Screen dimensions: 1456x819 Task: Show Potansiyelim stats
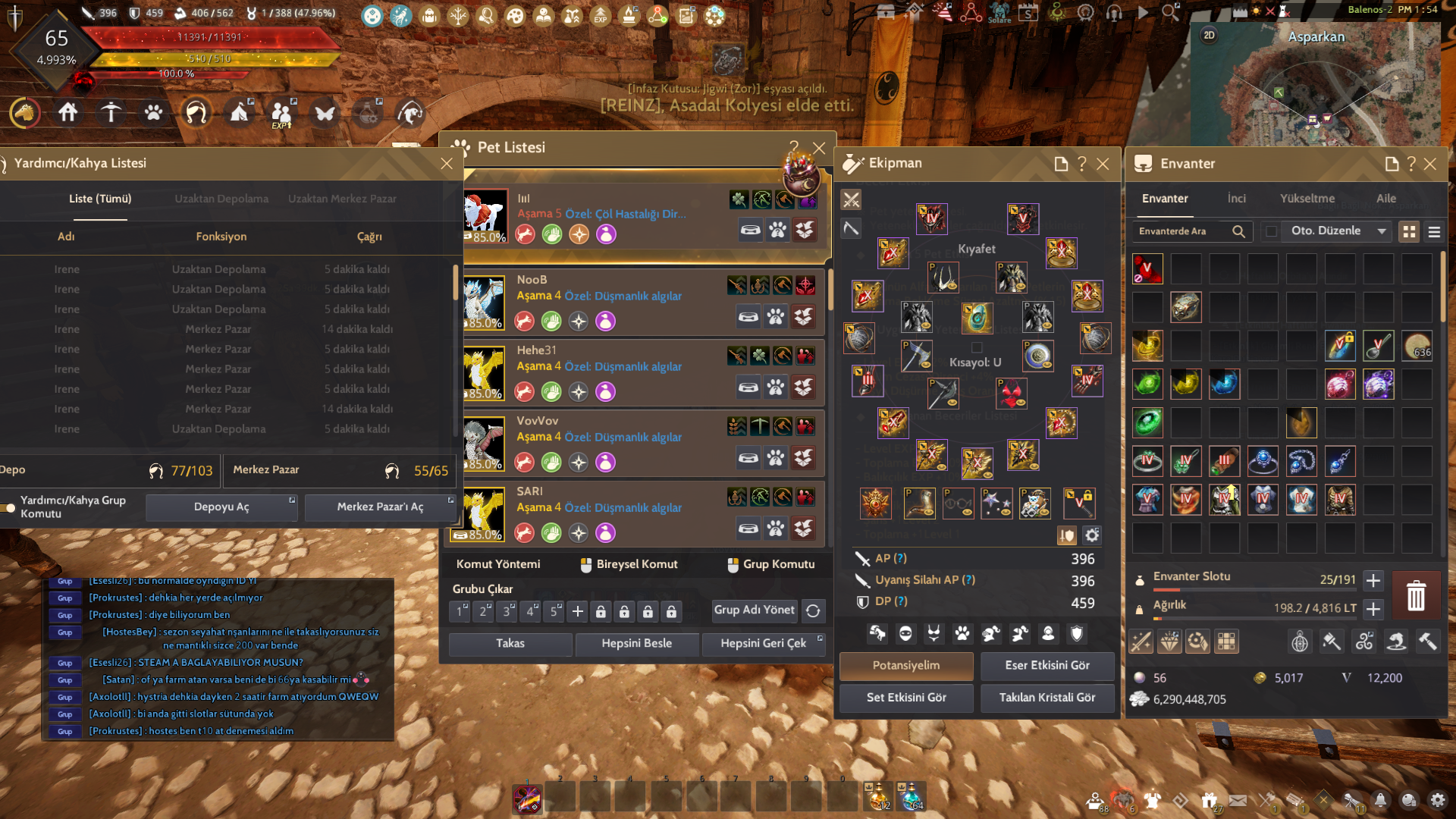[905, 666]
